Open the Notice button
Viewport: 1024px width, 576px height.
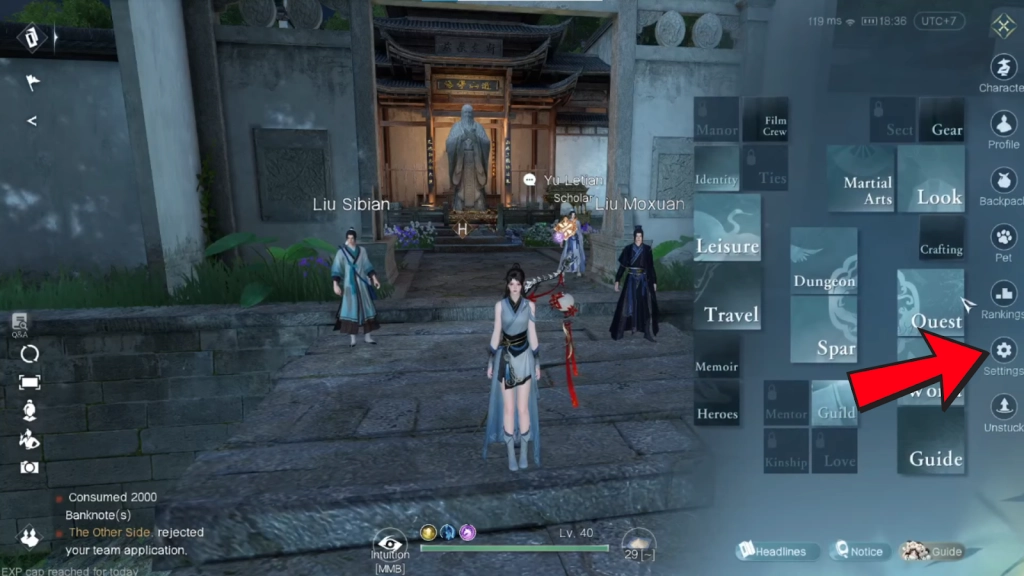pos(859,551)
